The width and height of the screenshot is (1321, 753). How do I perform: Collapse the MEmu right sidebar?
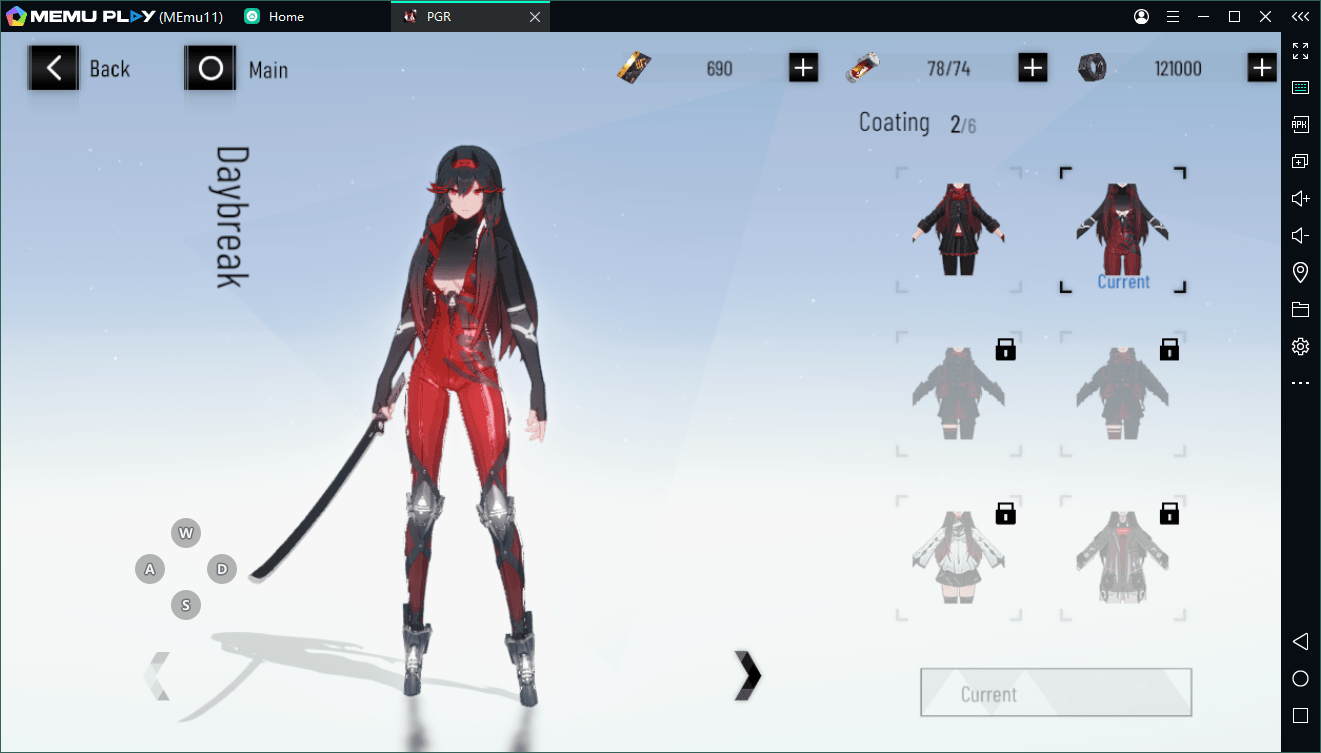click(x=1300, y=16)
